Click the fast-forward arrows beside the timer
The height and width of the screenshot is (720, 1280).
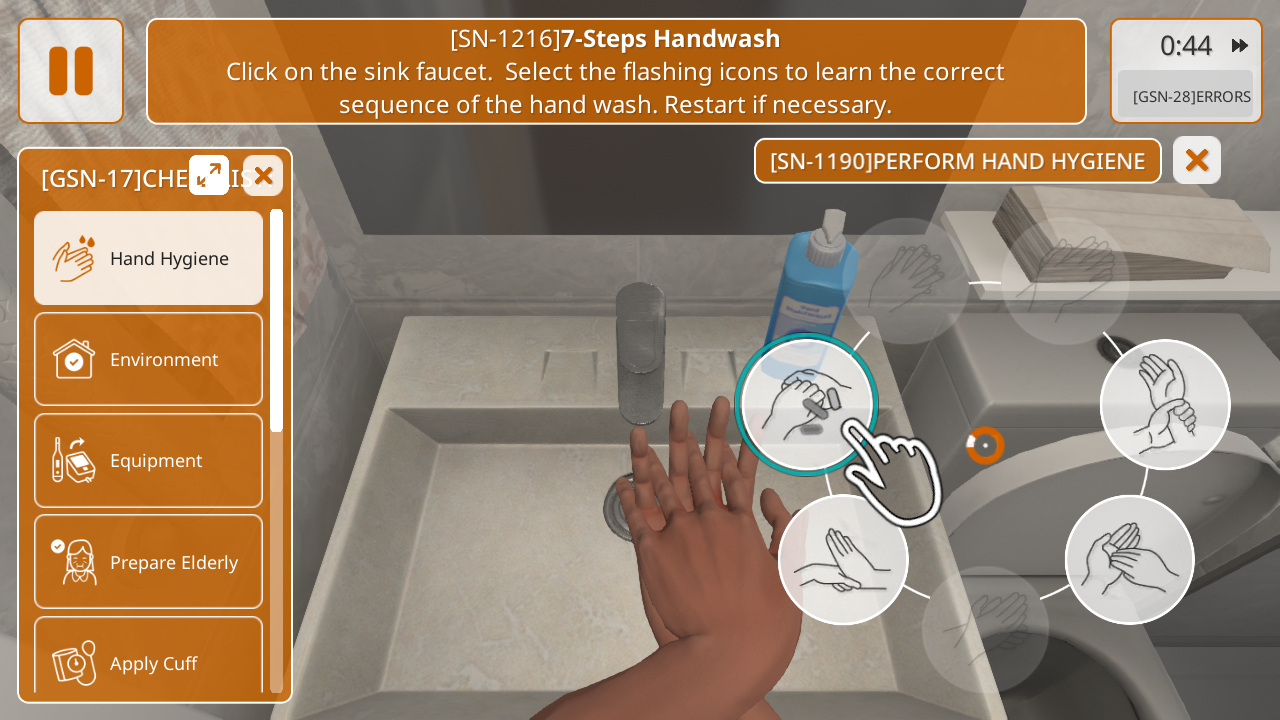coord(1240,45)
